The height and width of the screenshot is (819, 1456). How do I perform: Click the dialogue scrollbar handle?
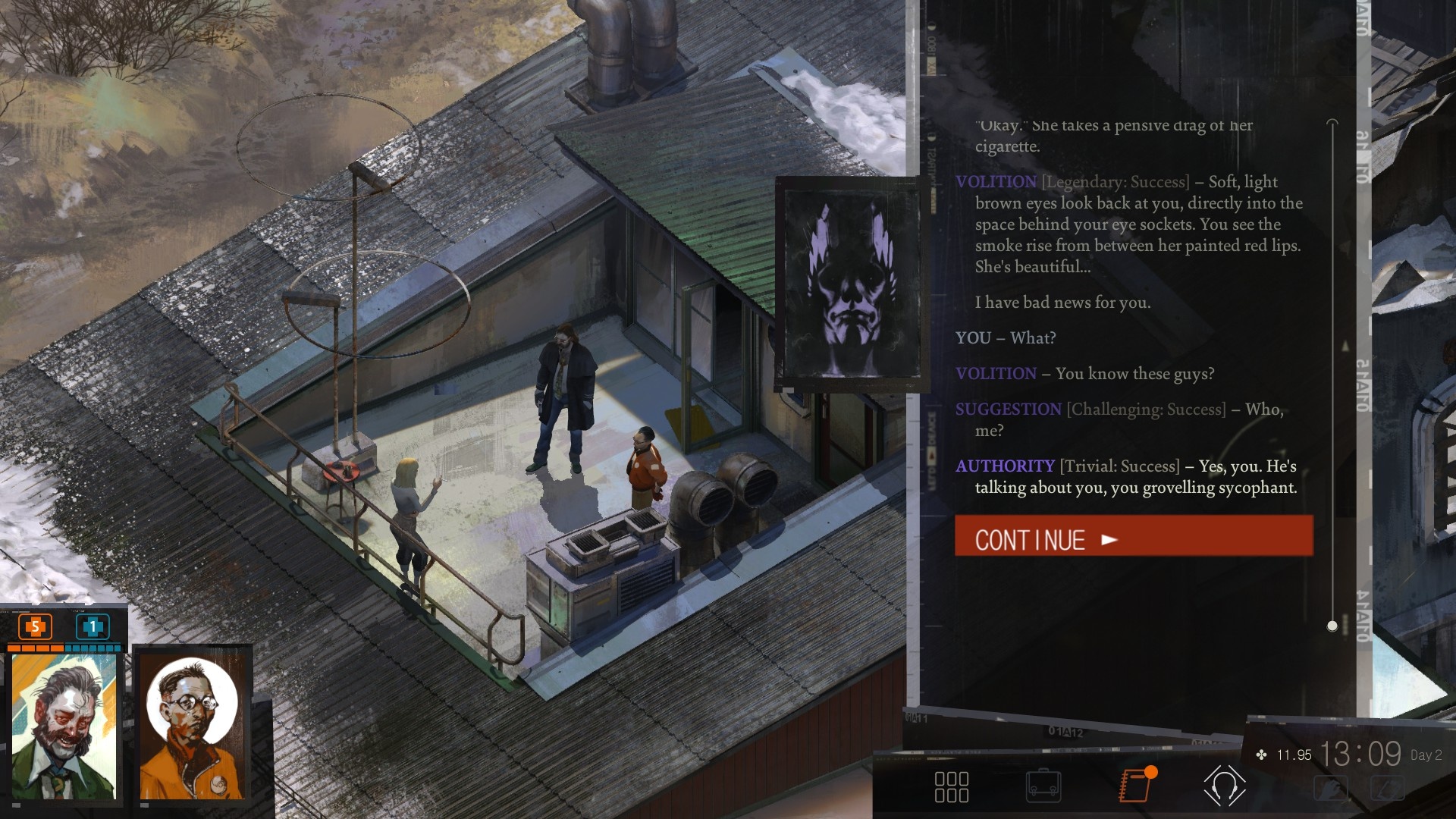pos(1332,626)
